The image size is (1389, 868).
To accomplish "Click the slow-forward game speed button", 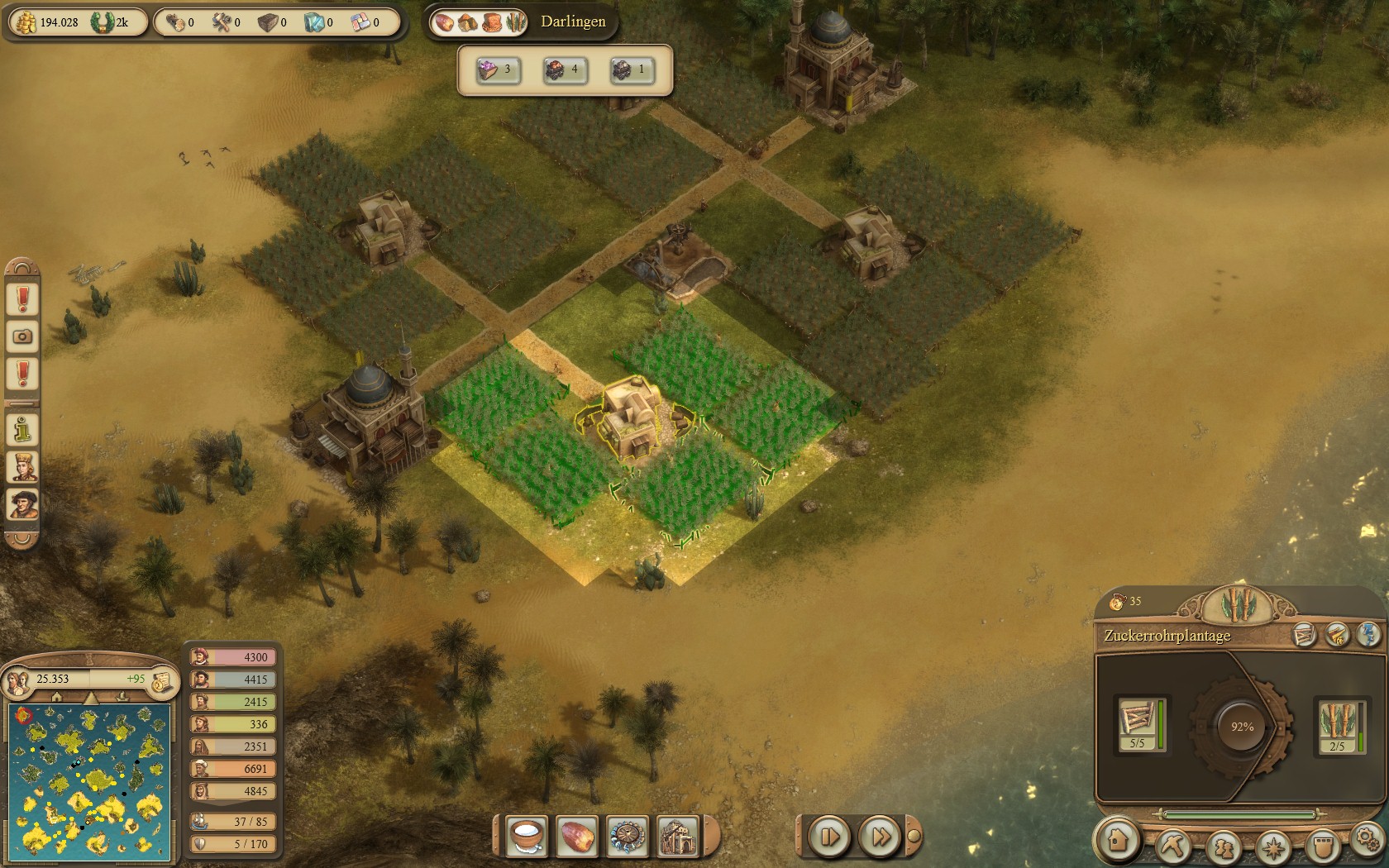I will (x=828, y=837).
